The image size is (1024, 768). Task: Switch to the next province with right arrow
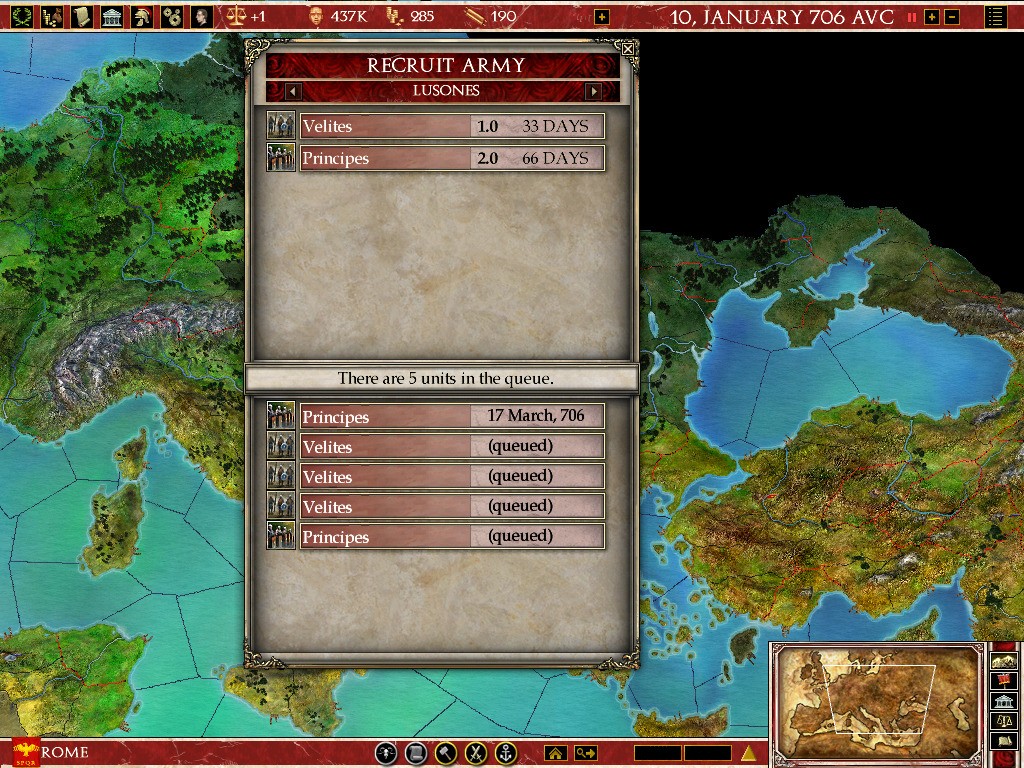pyautogui.click(x=593, y=91)
